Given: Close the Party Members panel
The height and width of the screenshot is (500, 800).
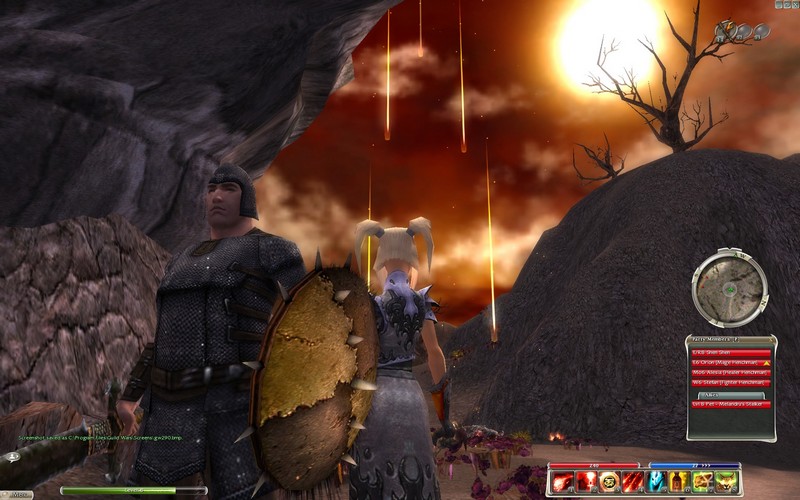Looking at the screenshot, I should pos(769,340).
